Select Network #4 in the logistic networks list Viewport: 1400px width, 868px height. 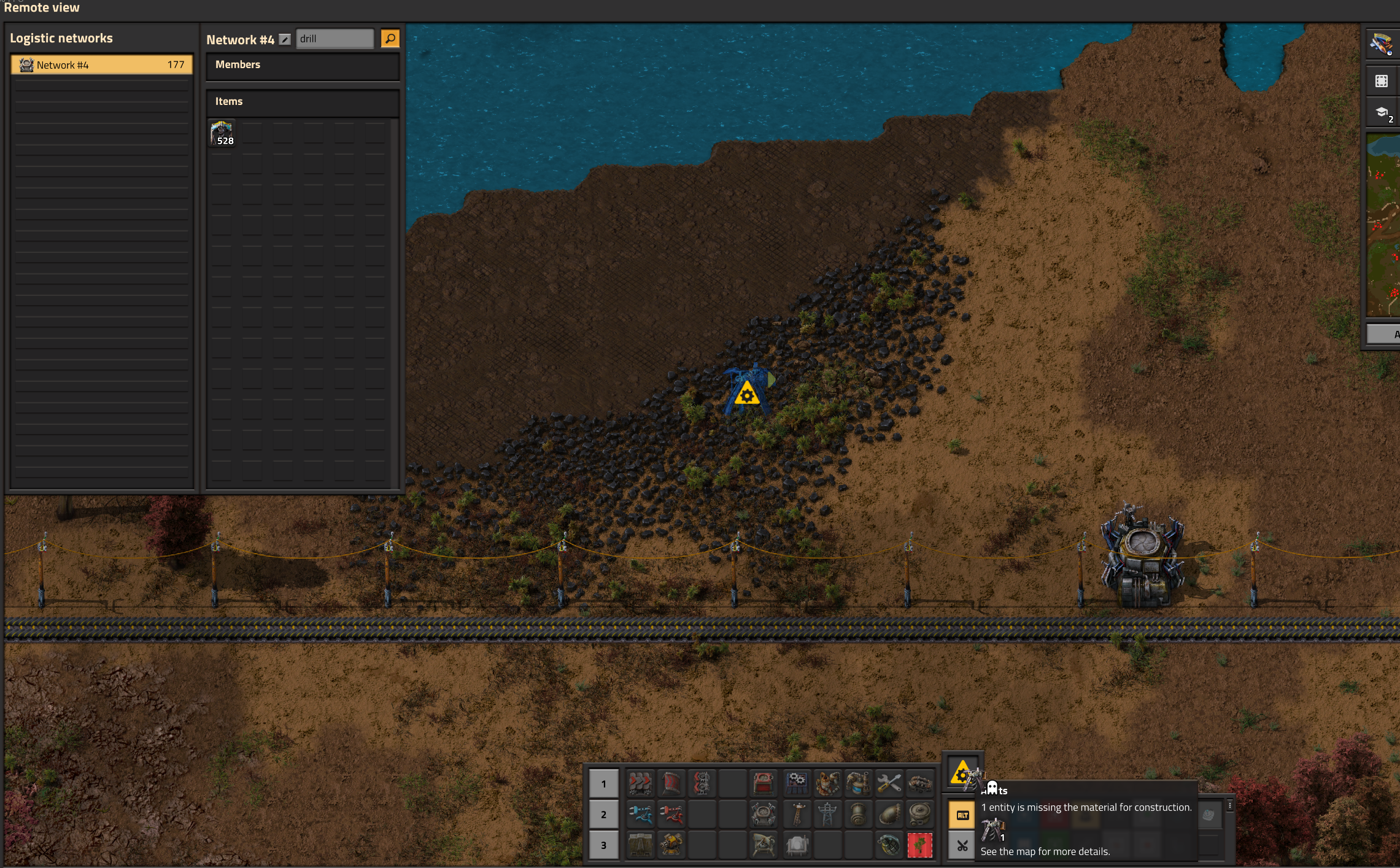pos(101,65)
